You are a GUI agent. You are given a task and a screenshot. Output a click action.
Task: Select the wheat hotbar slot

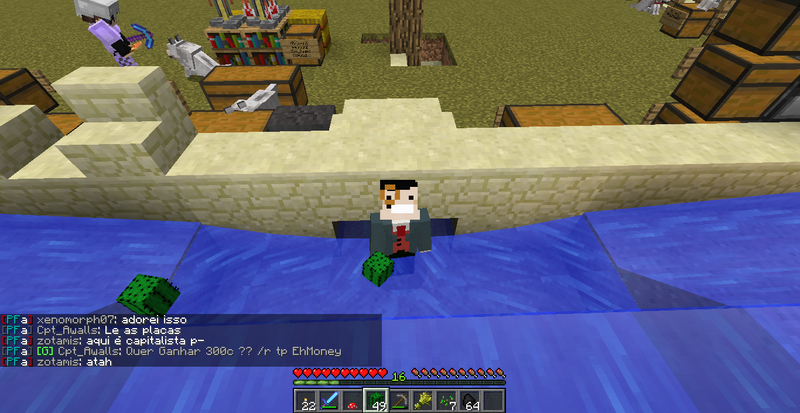coord(423,400)
